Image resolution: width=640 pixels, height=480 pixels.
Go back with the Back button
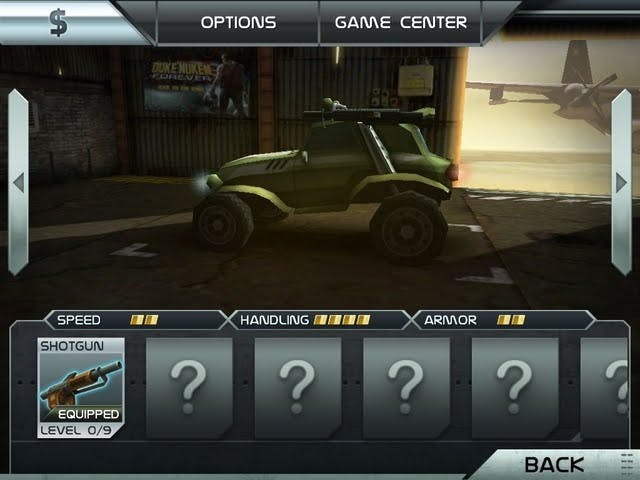point(554,464)
